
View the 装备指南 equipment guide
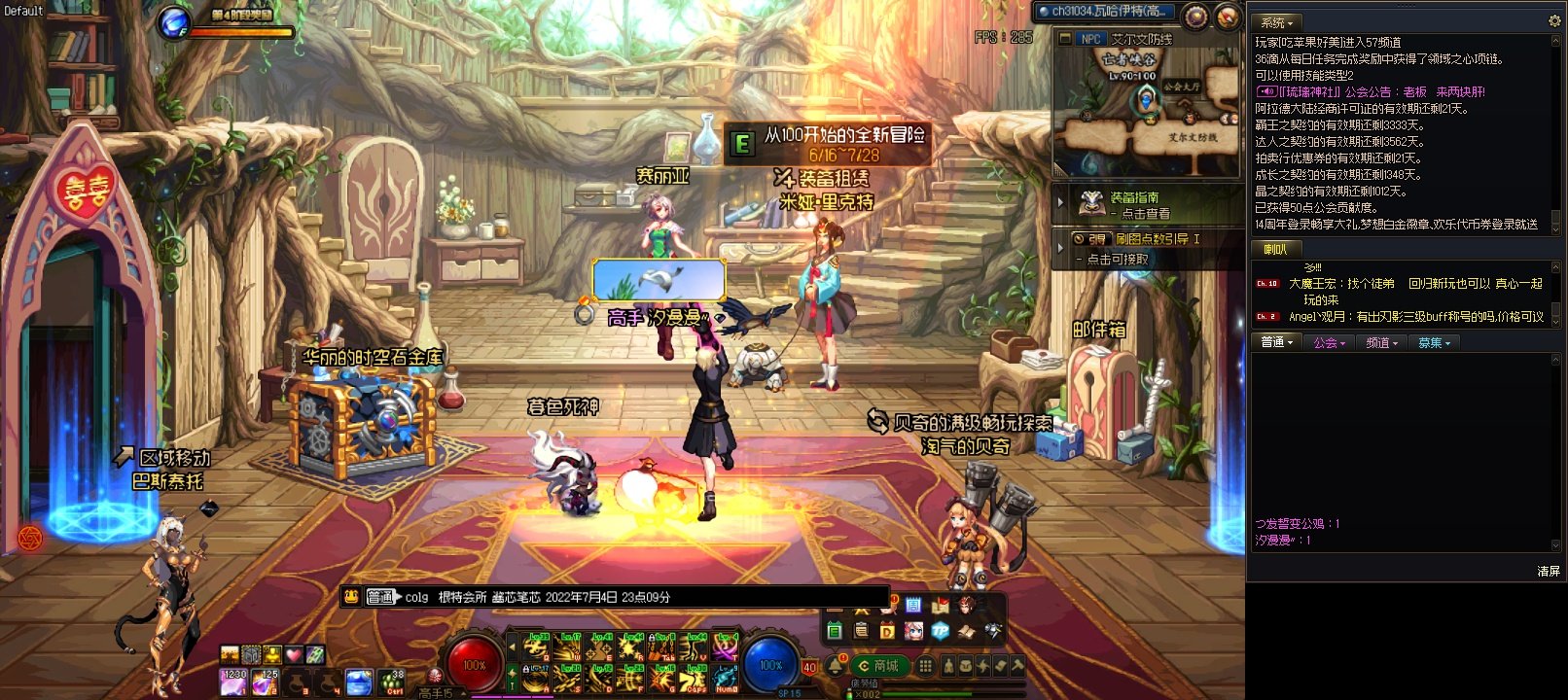1133,204
